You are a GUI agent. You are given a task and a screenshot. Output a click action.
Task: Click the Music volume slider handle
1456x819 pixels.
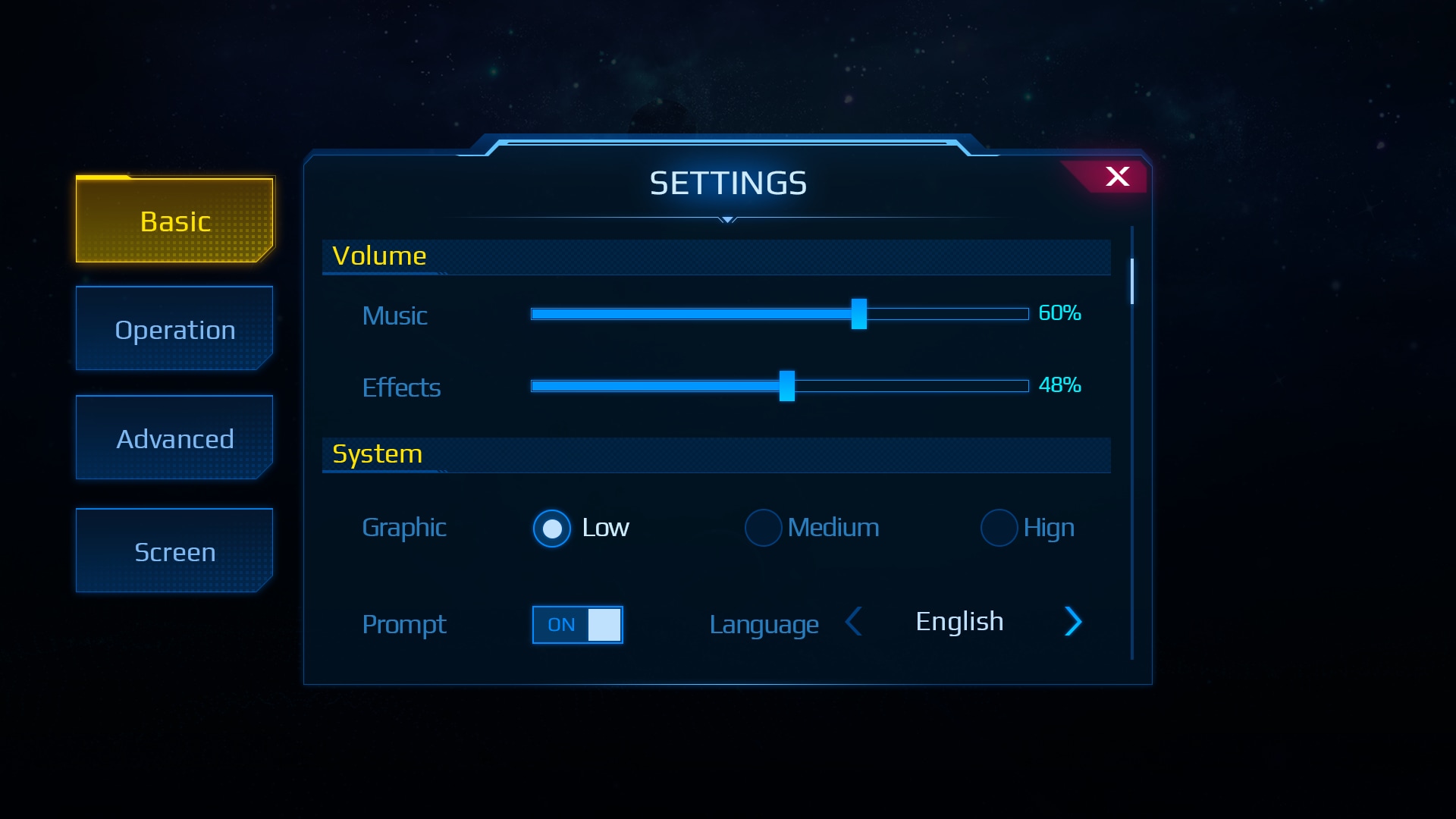click(x=858, y=314)
